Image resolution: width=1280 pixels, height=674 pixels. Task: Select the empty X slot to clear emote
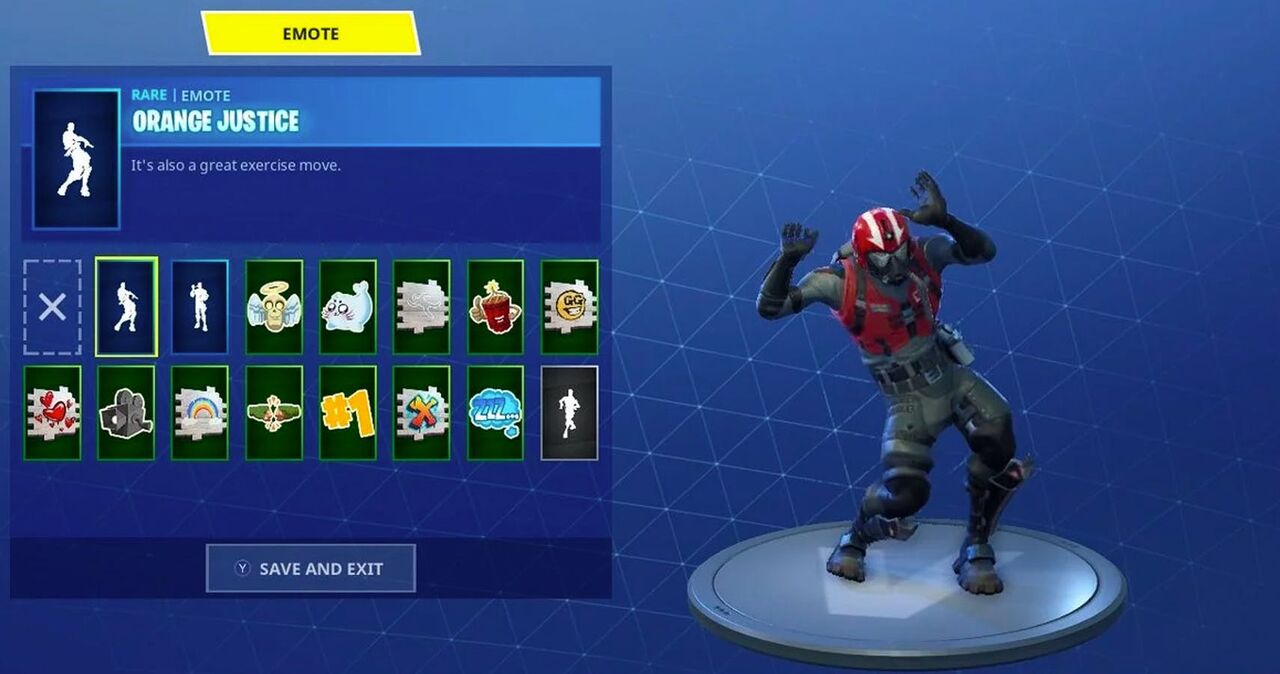click(x=52, y=307)
